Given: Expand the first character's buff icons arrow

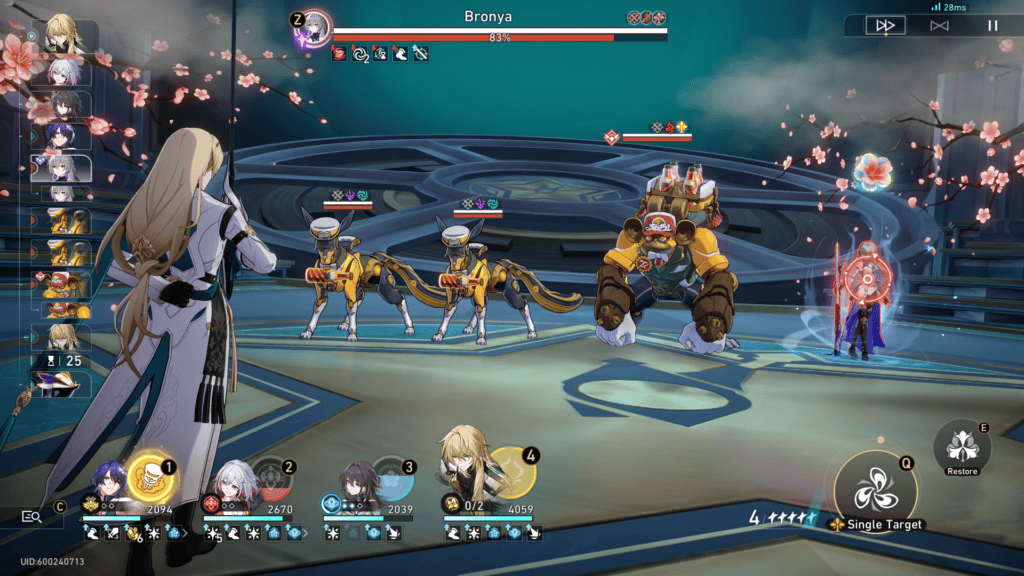Looking at the screenshot, I should pos(183,533).
